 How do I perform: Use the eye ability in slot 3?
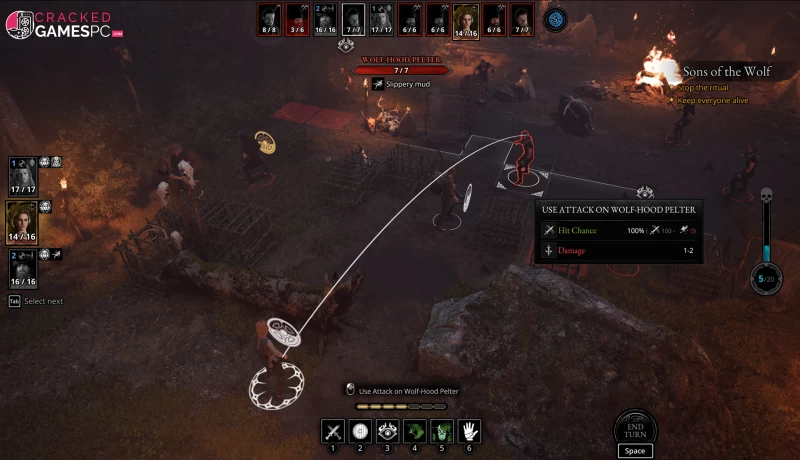387,431
